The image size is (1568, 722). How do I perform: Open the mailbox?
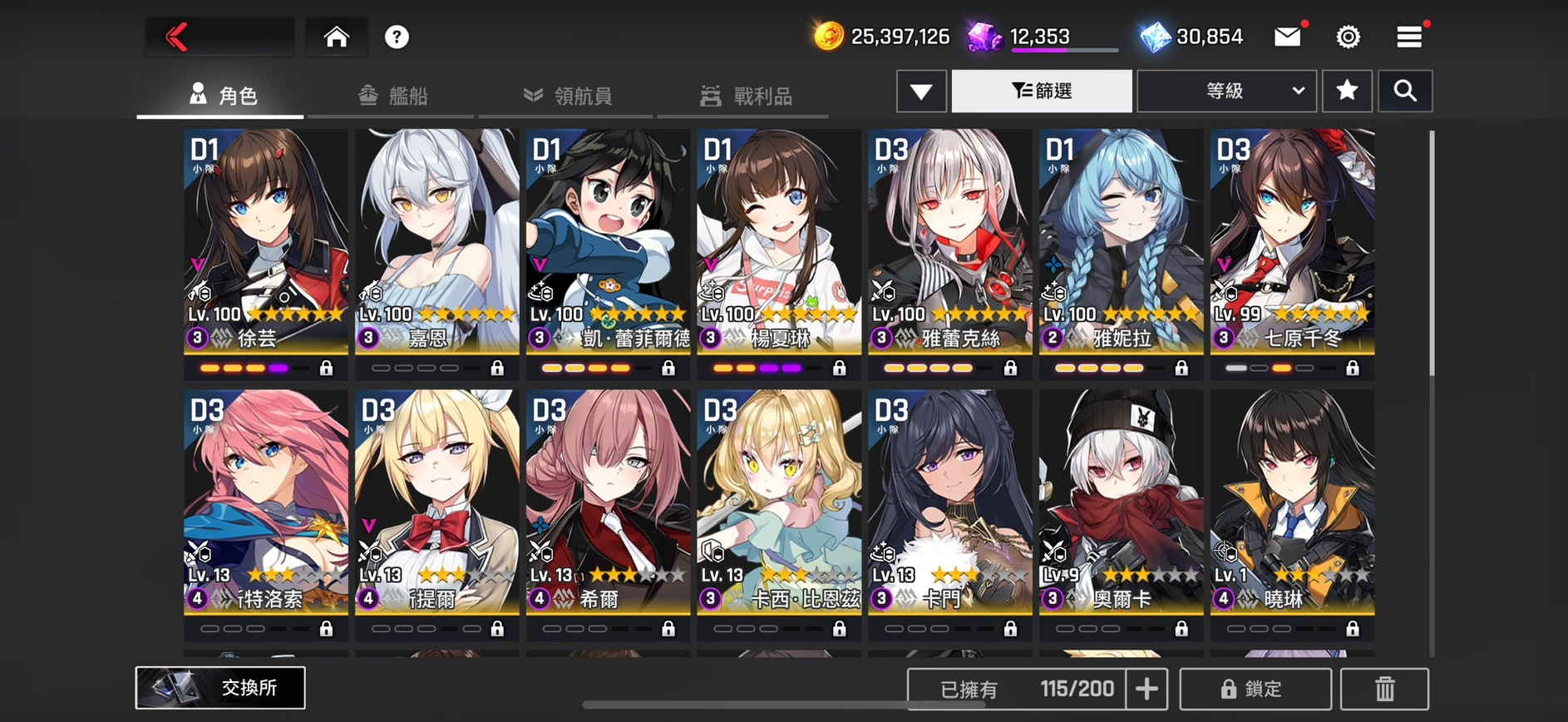click(x=1287, y=37)
